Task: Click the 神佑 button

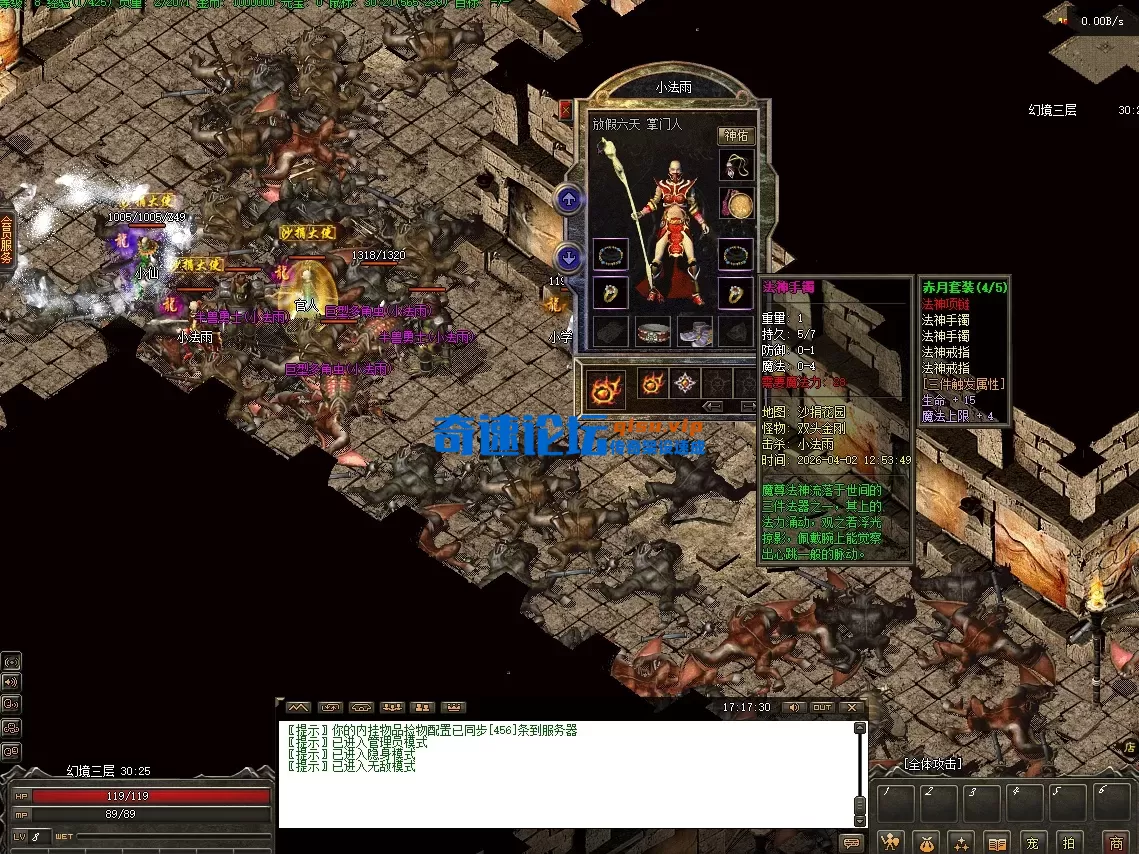Action: pos(736,136)
